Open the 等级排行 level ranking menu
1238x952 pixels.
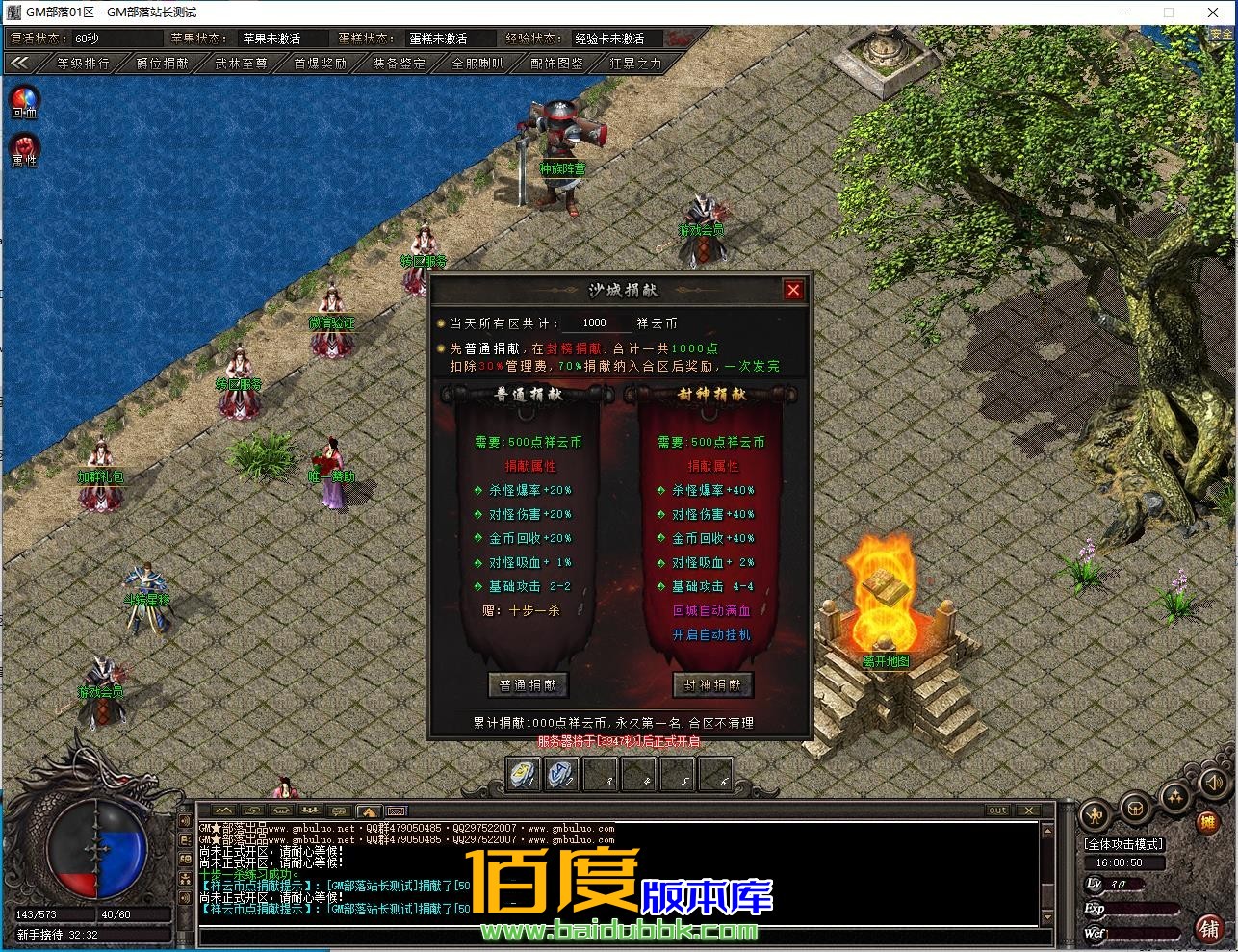click(83, 63)
